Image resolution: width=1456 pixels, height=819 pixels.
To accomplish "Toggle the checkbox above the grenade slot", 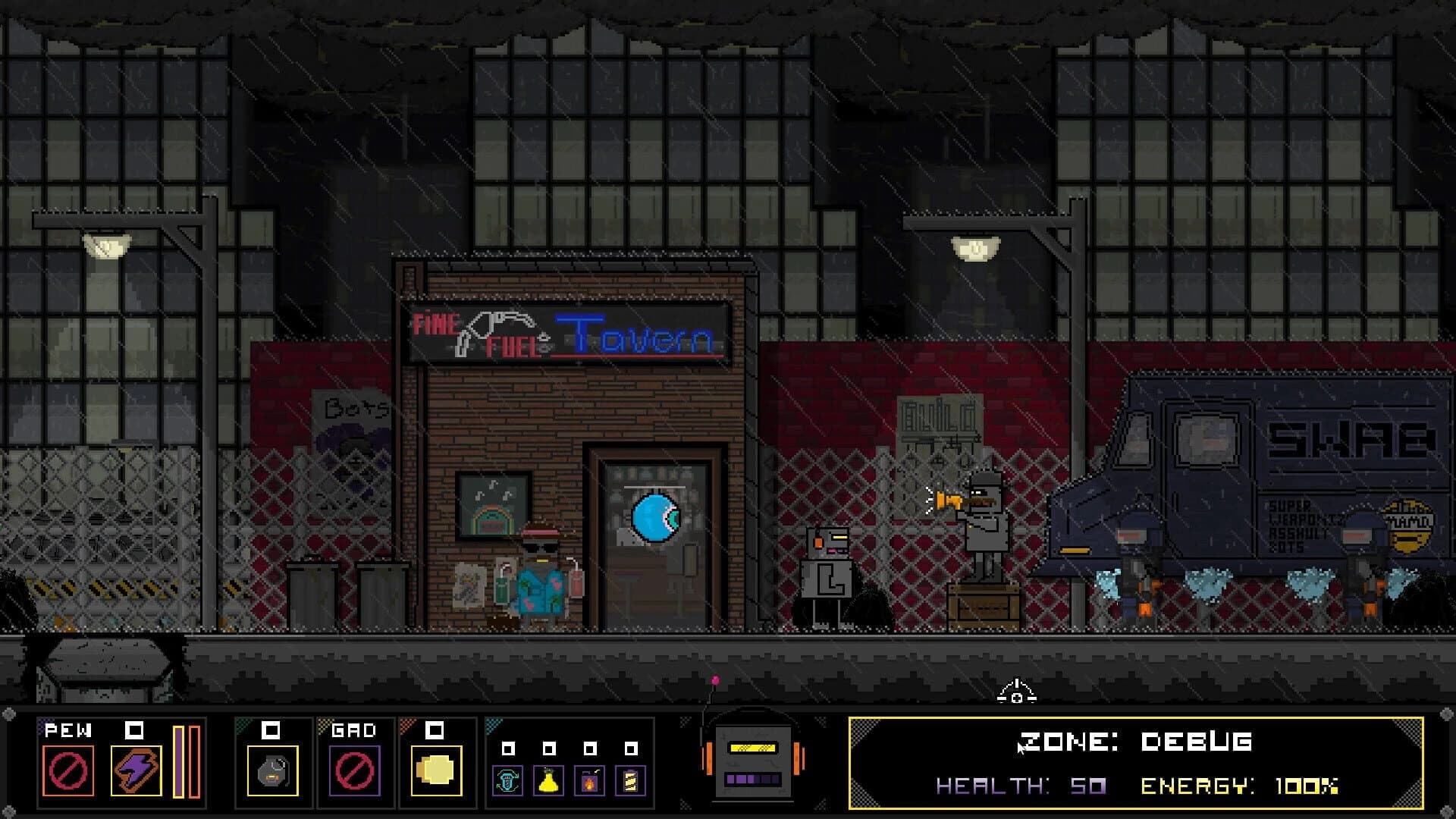I will click(269, 730).
